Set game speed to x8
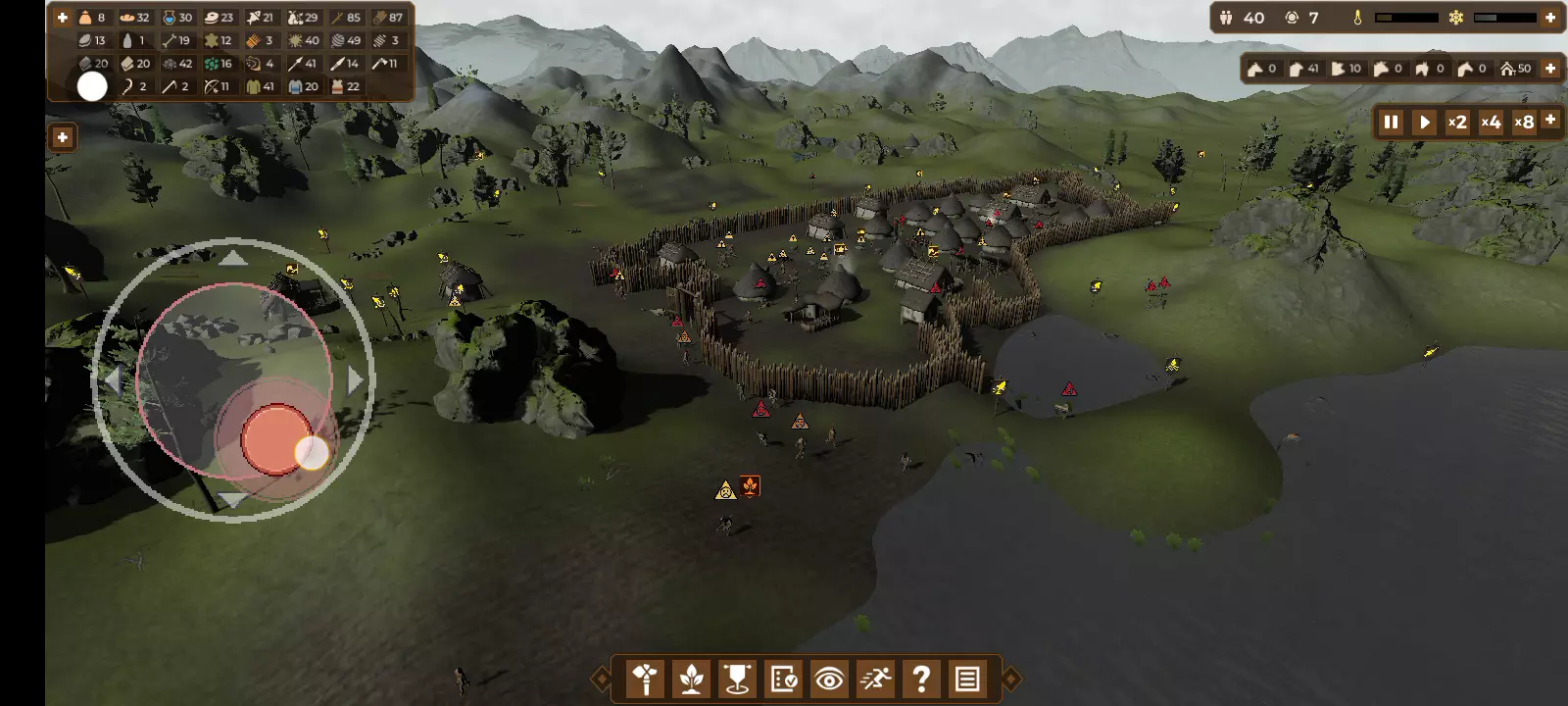This screenshot has width=1568, height=706. click(1524, 123)
